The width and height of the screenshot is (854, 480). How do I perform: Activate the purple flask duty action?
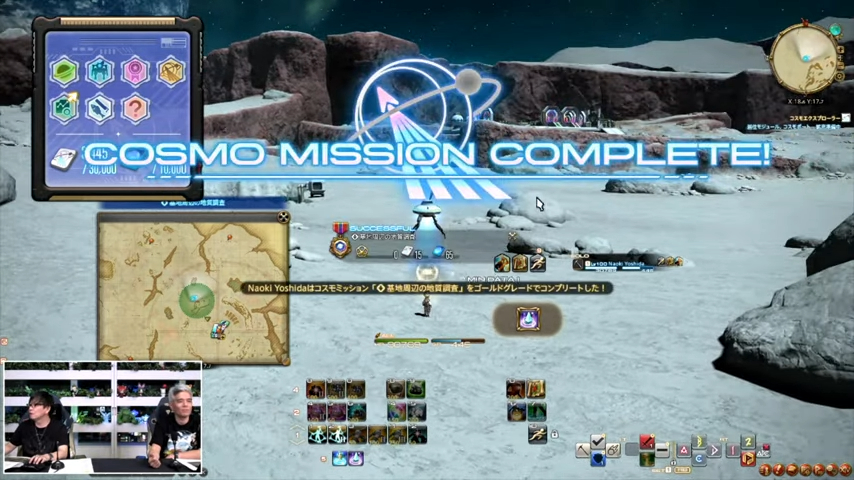[x=527, y=319]
